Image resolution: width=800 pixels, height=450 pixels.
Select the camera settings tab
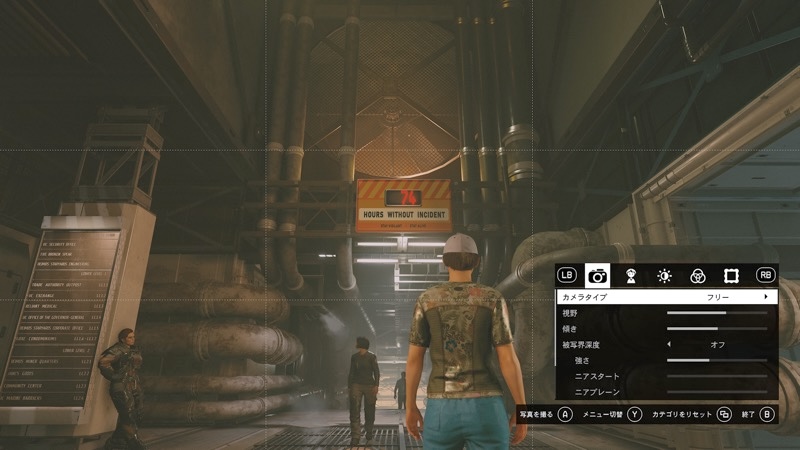pyautogui.click(x=598, y=275)
